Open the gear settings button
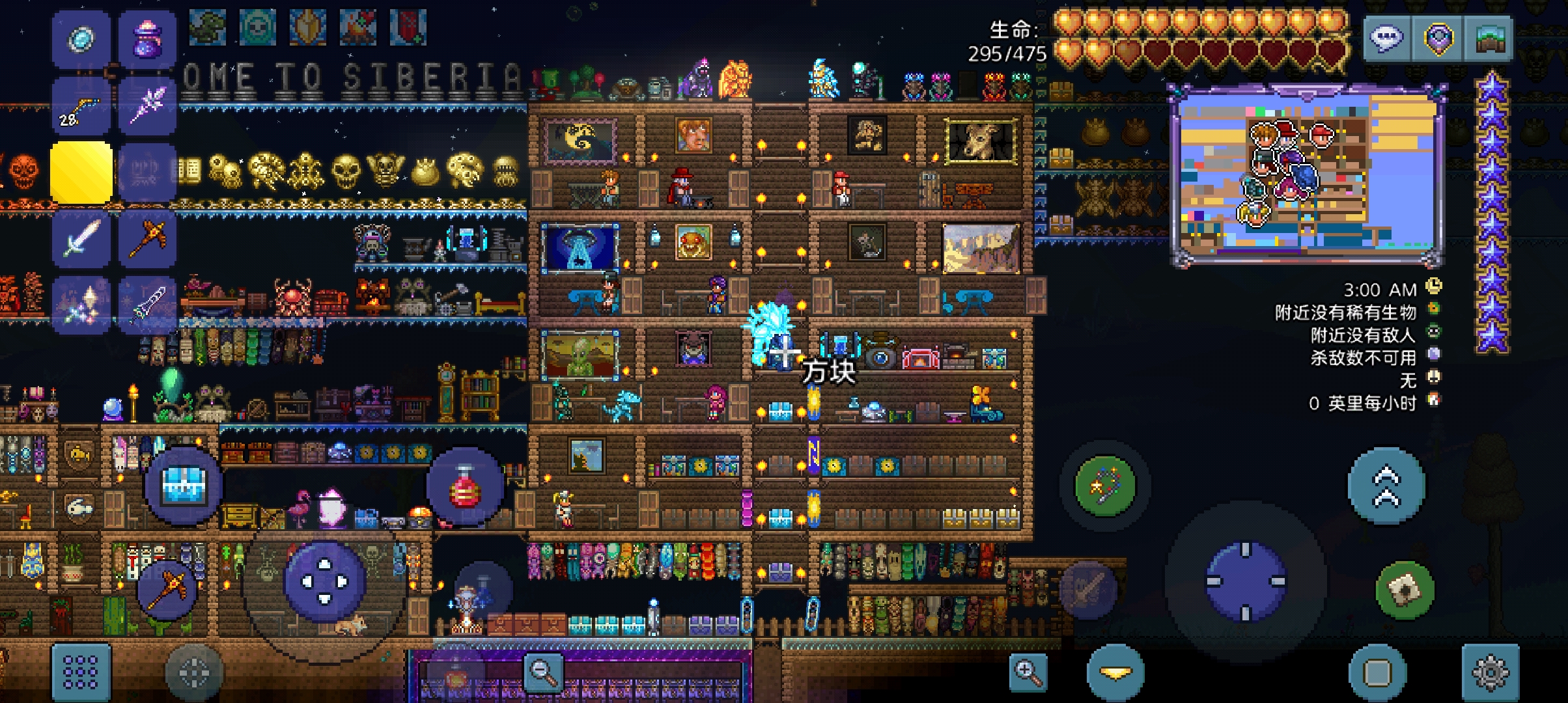The height and width of the screenshot is (703, 1568). coord(1490,672)
